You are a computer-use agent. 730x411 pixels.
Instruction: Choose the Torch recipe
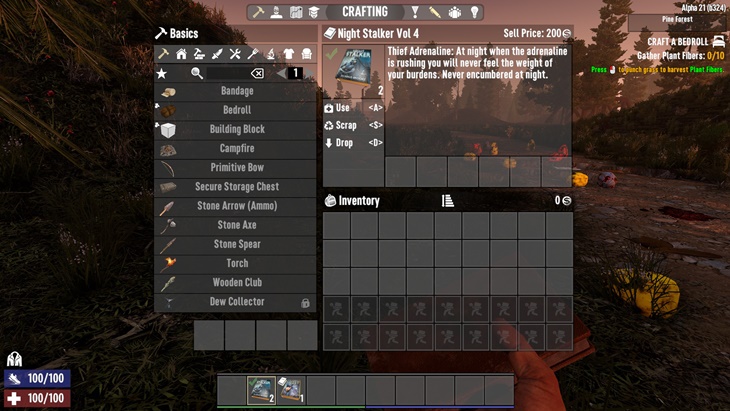click(236, 264)
